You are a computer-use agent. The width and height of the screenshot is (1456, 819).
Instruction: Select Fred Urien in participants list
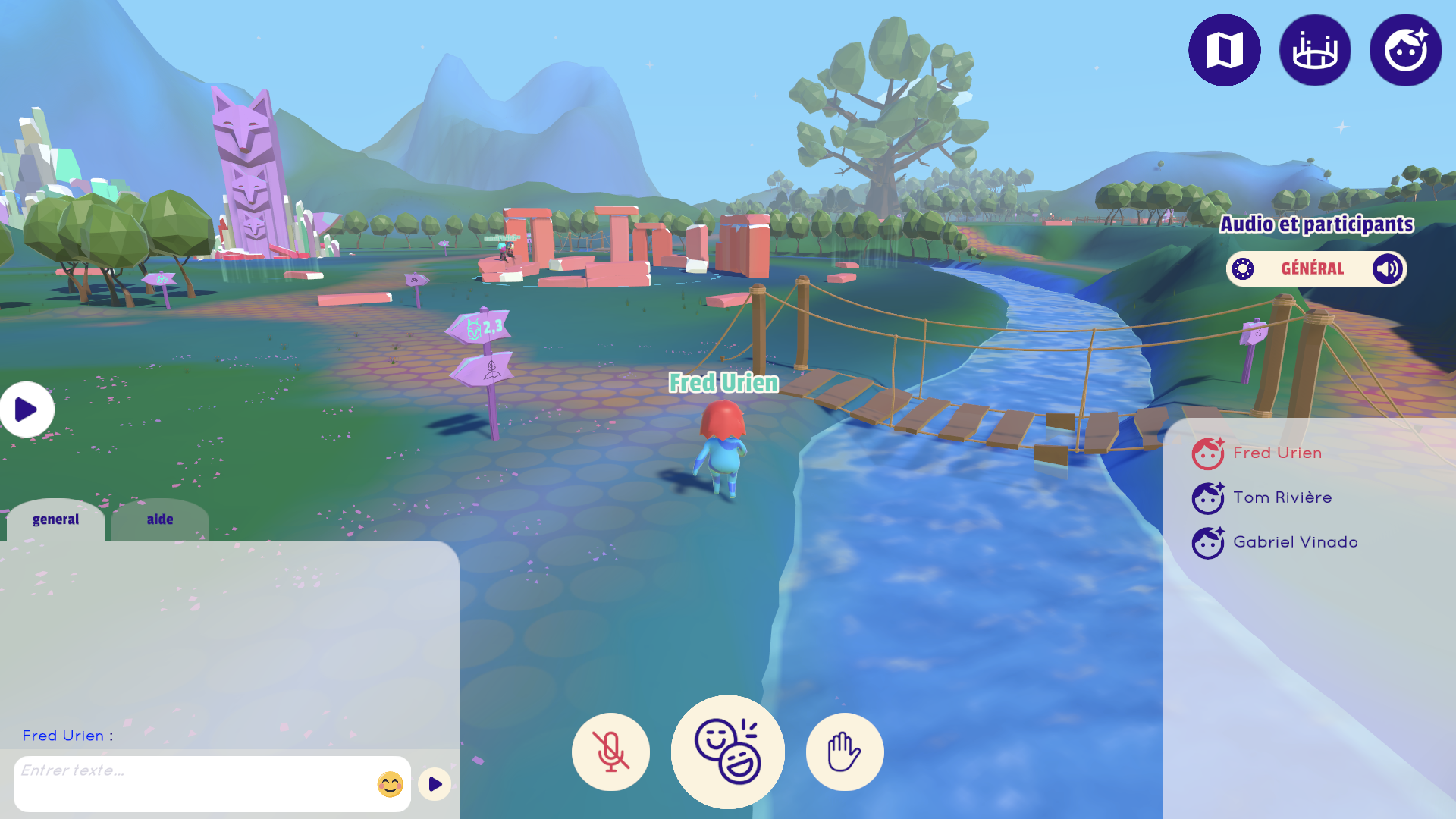click(x=1277, y=453)
